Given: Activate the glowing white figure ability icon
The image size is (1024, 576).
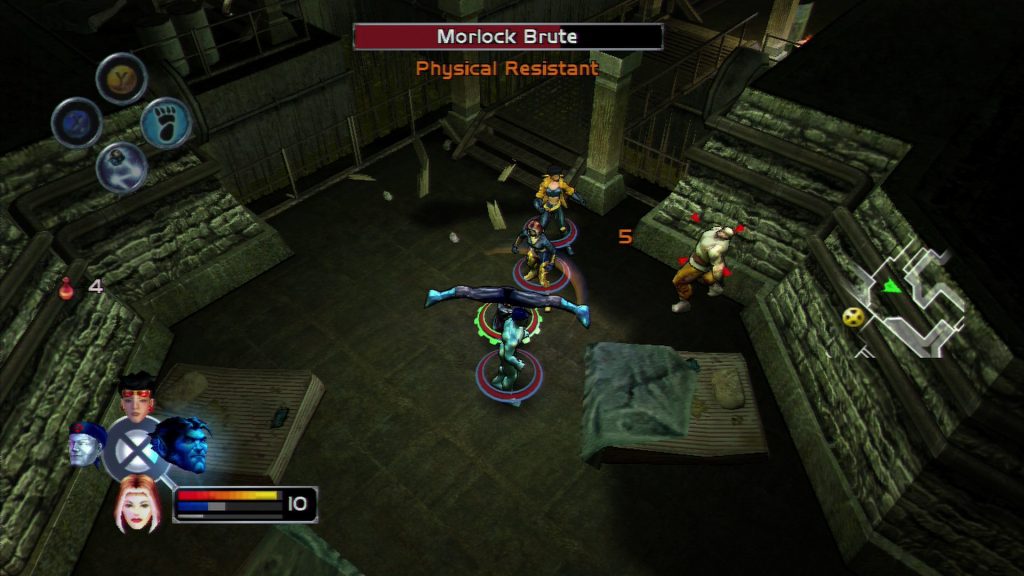Looking at the screenshot, I should (x=122, y=166).
